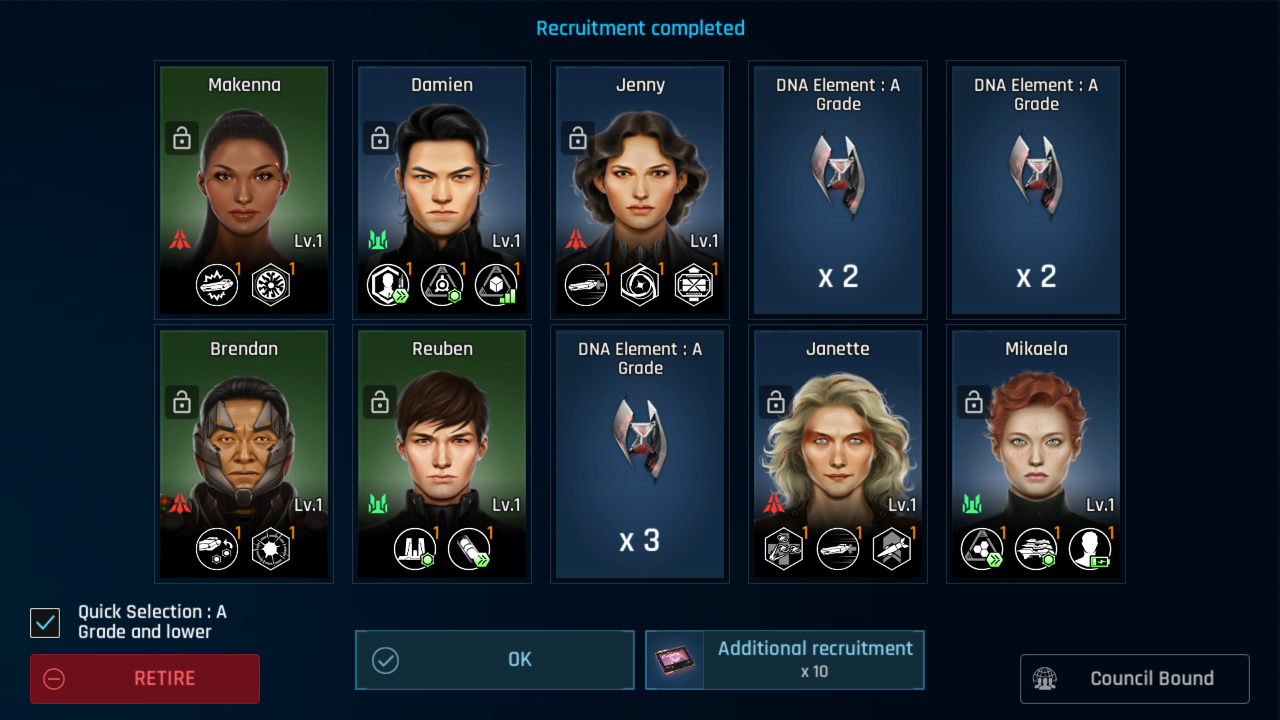Toggle the lock icon on Mikaela's card
This screenshot has width=1280, height=720.
(974, 402)
